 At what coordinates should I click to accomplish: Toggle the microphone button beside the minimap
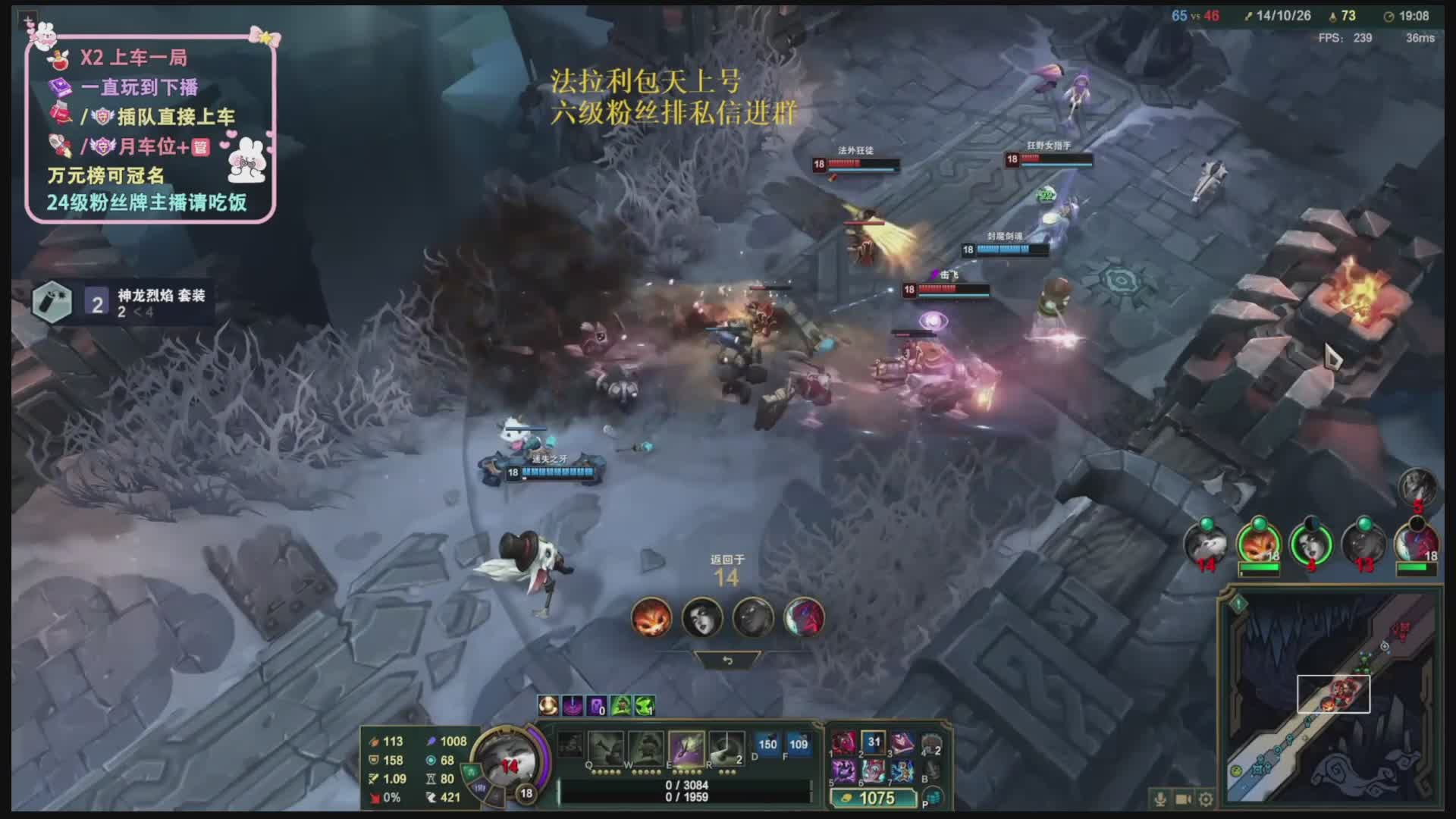[x=1159, y=799]
